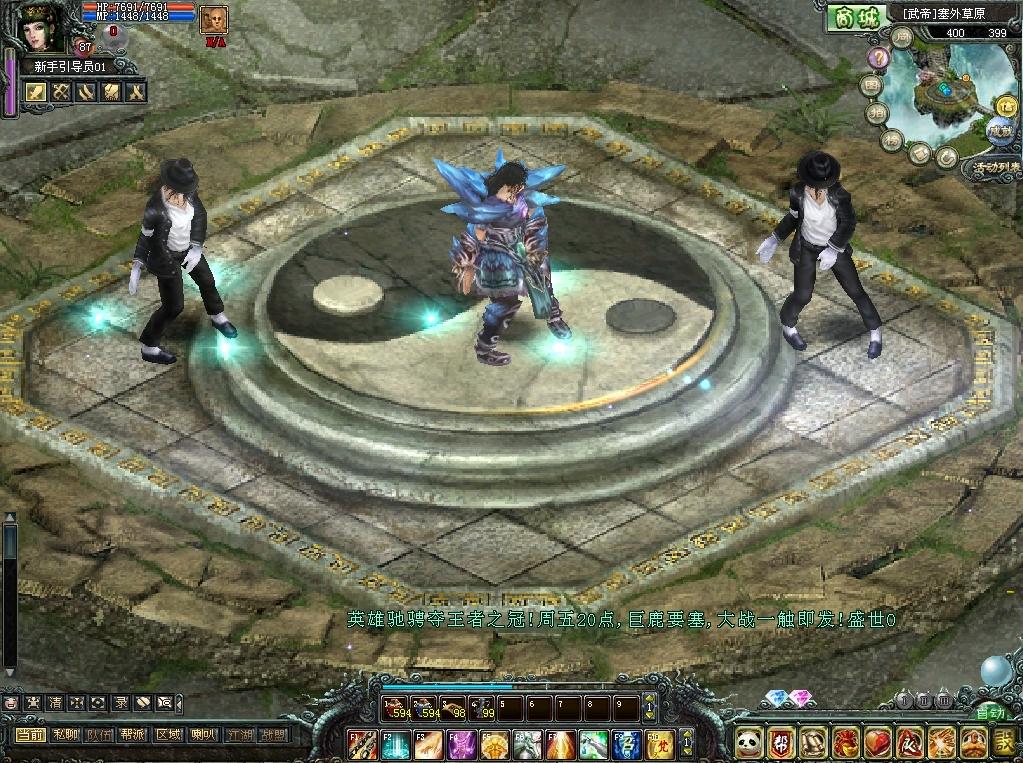Open the 队伍 team chat tab
This screenshot has width=1023, height=763.
click(x=99, y=735)
